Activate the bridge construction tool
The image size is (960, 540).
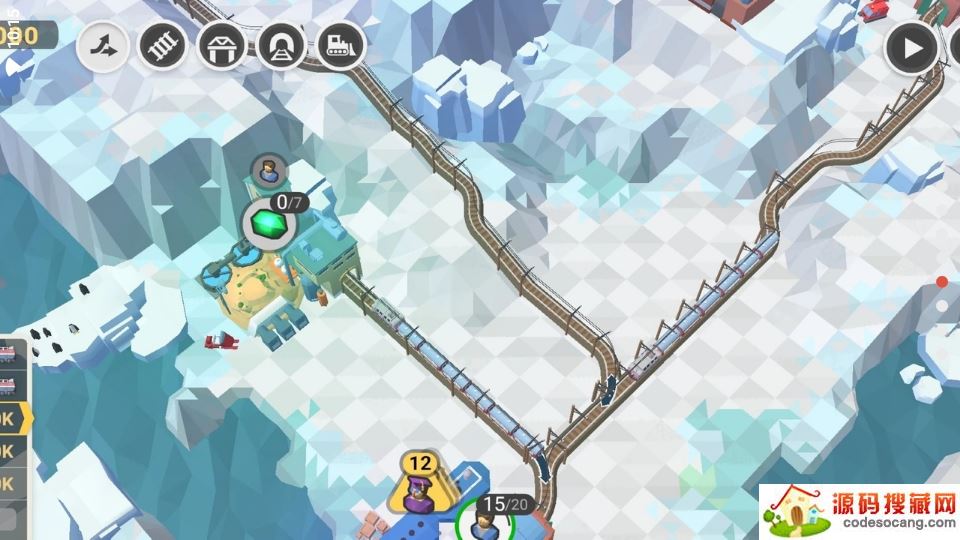point(221,45)
